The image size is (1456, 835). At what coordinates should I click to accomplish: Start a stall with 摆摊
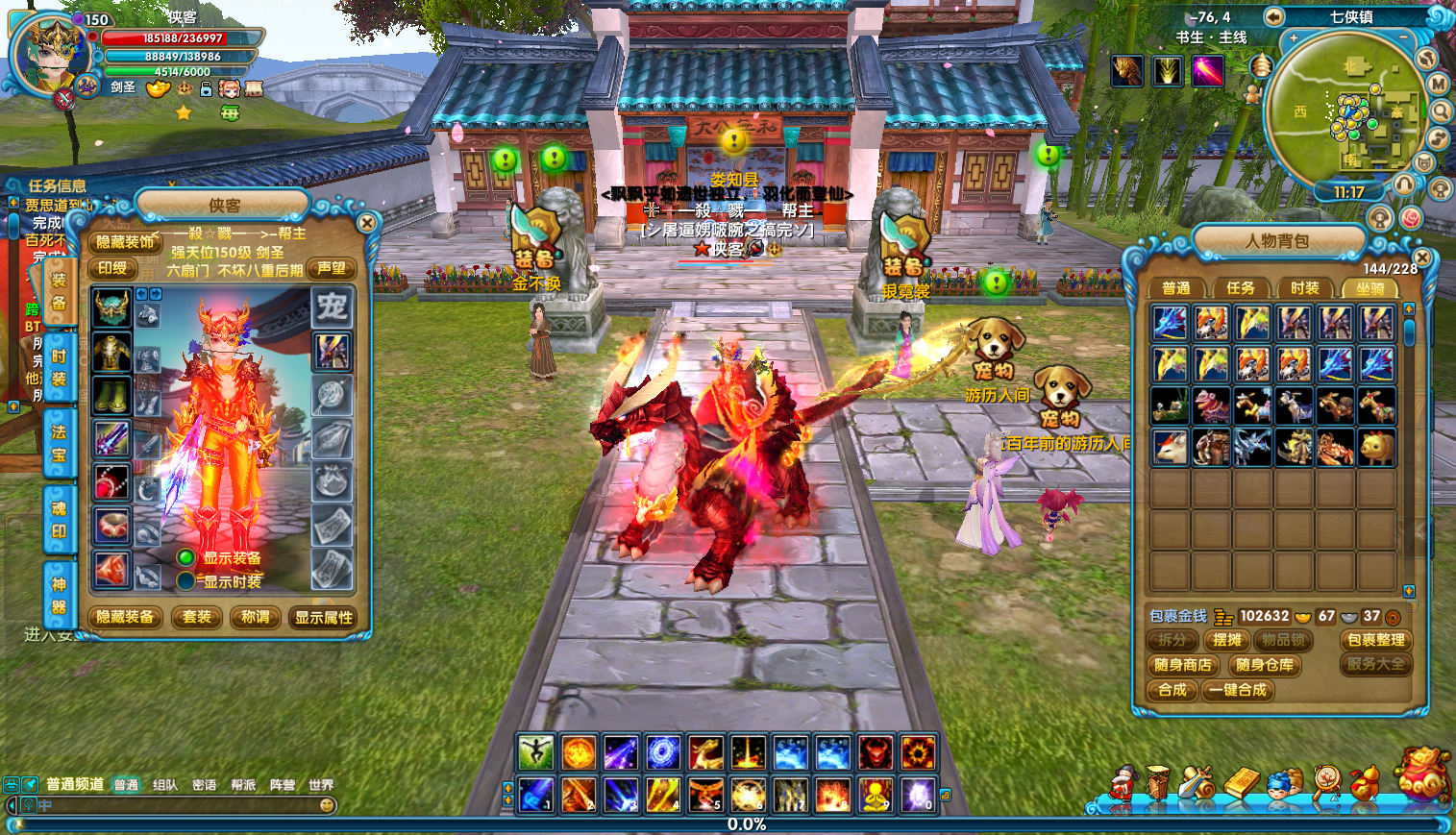[1227, 640]
